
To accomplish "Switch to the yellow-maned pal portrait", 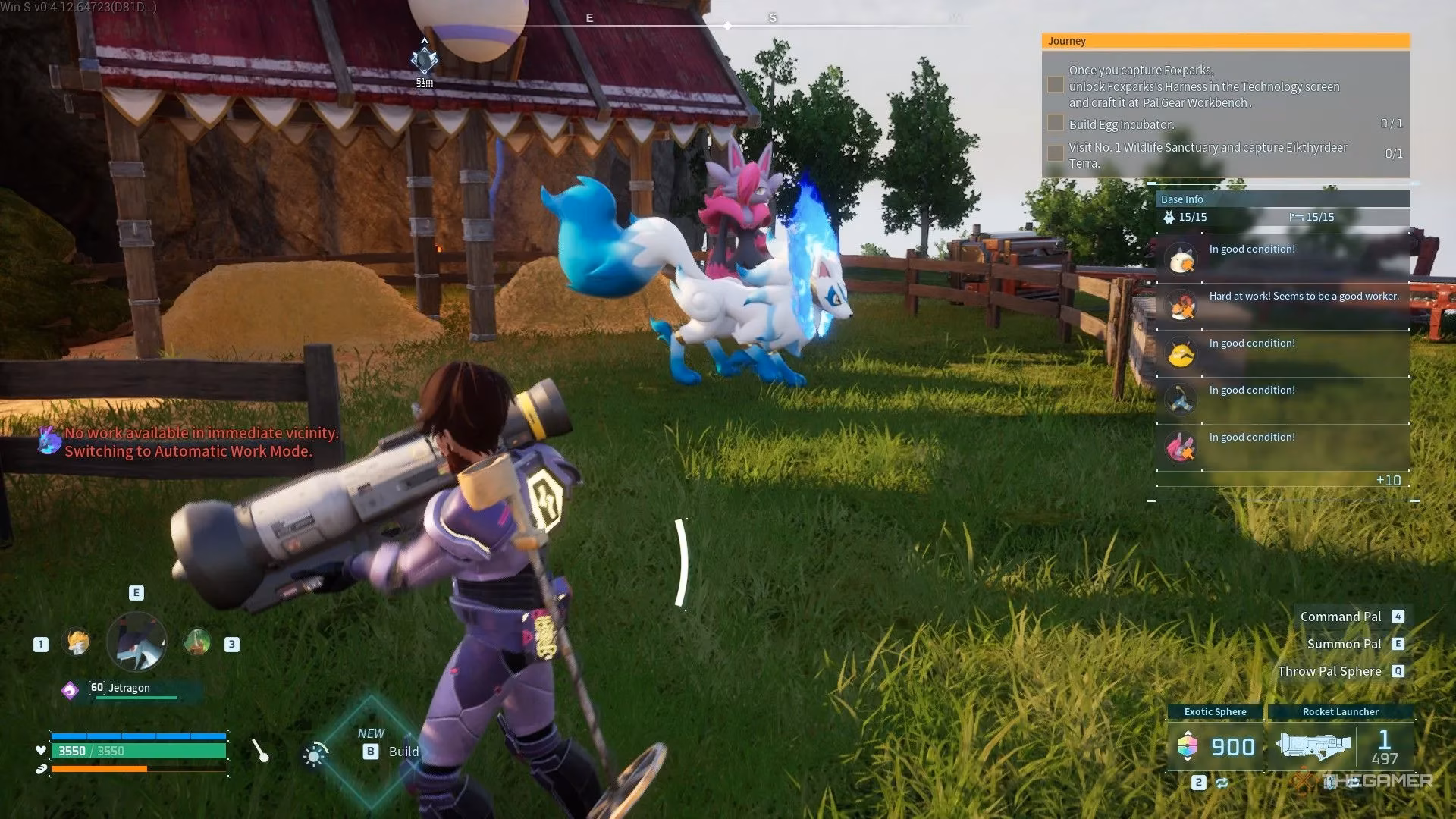I will (76, 643).
